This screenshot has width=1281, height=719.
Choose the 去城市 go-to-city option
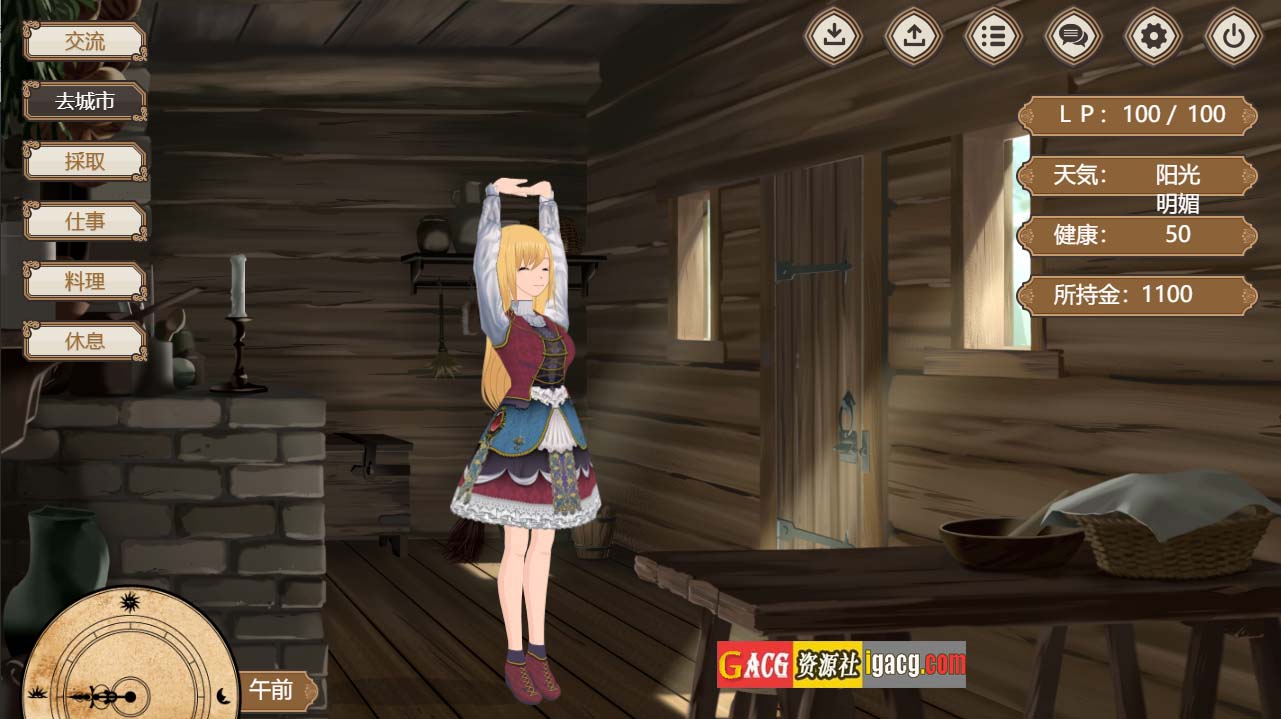coord(85,102)
